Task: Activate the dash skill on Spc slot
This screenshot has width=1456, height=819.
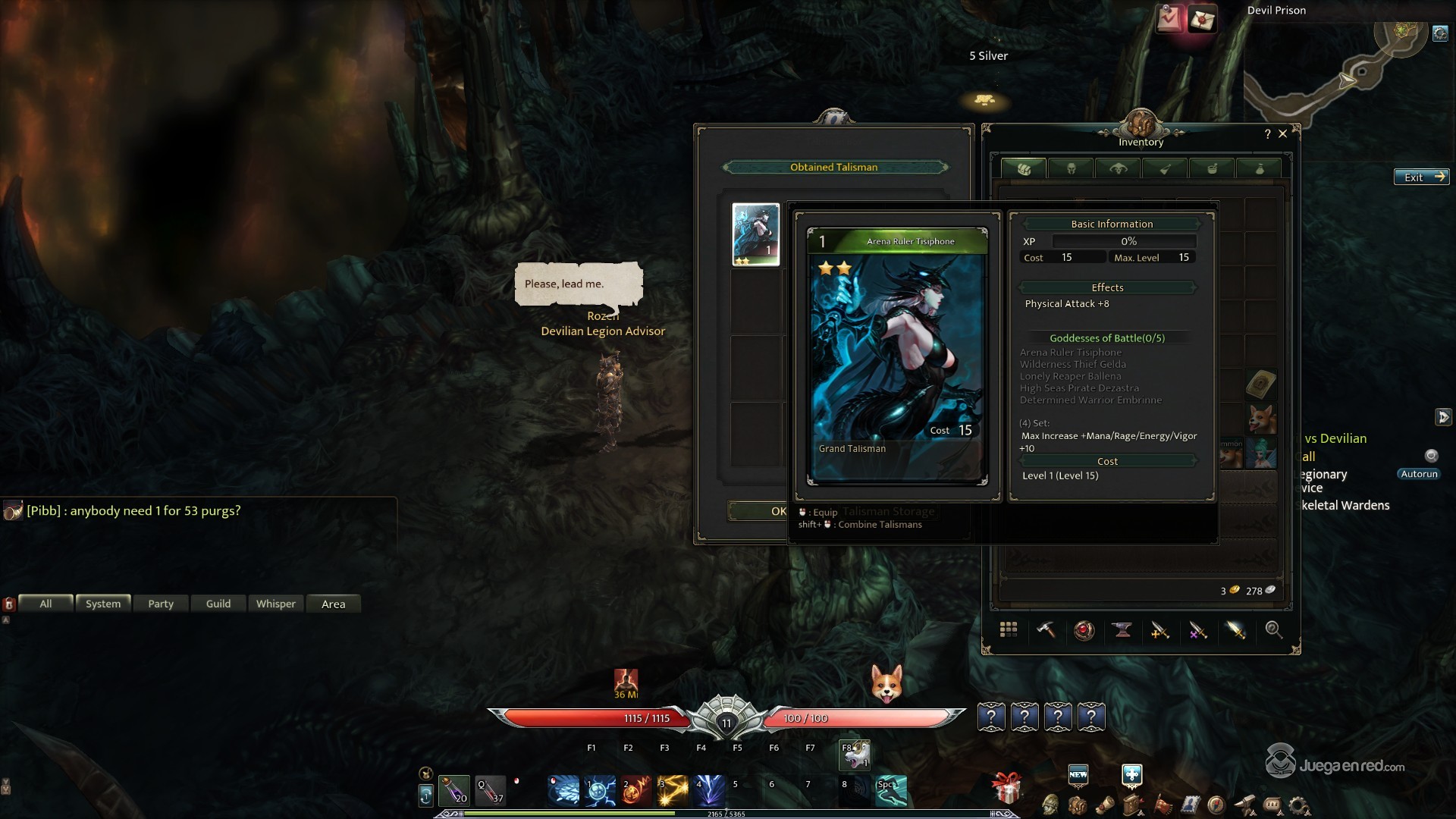Action: pyautogui.click(x=891, y=790)
